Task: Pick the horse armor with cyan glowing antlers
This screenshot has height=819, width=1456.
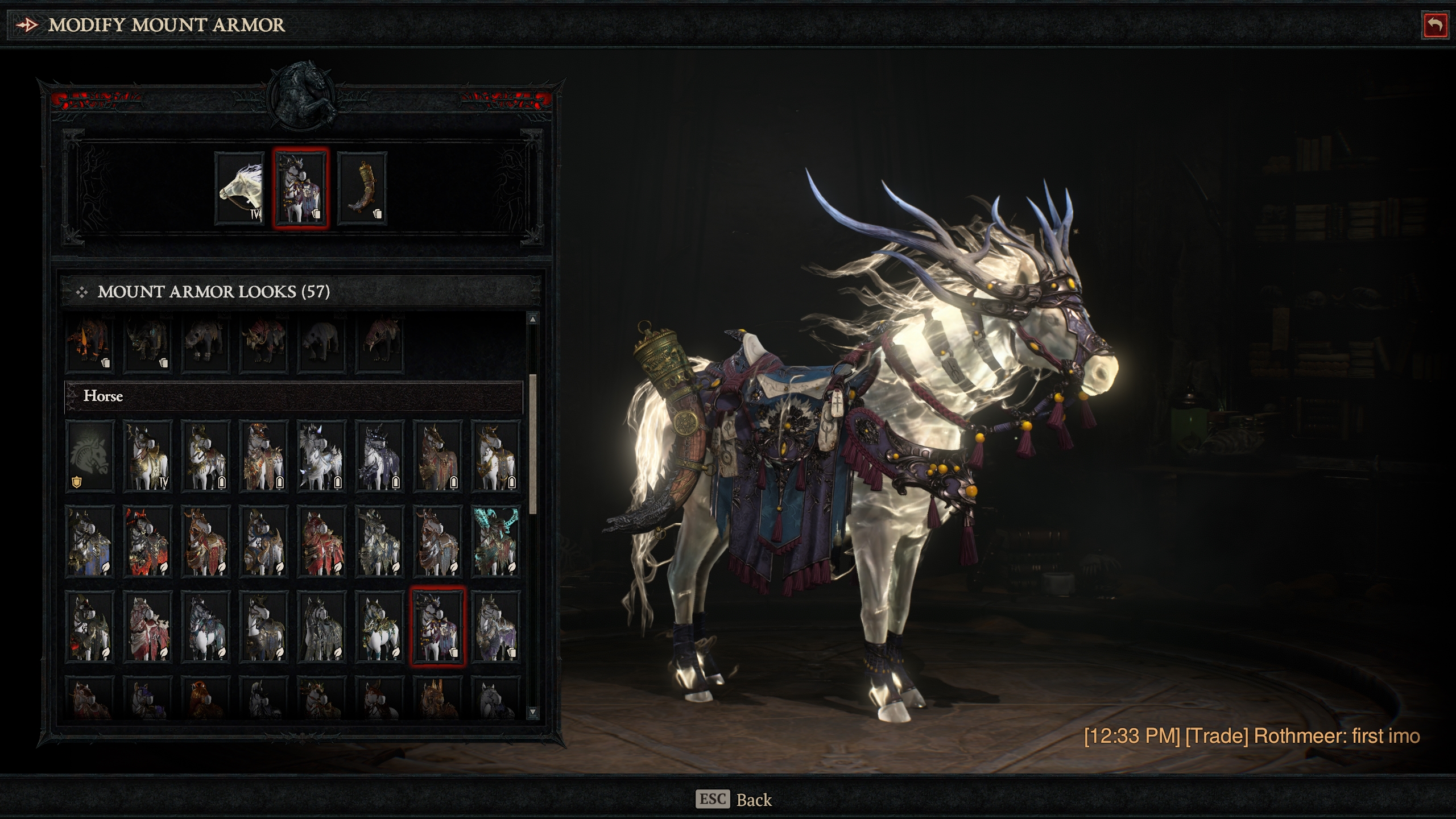Action: click(x=495, y=541)
